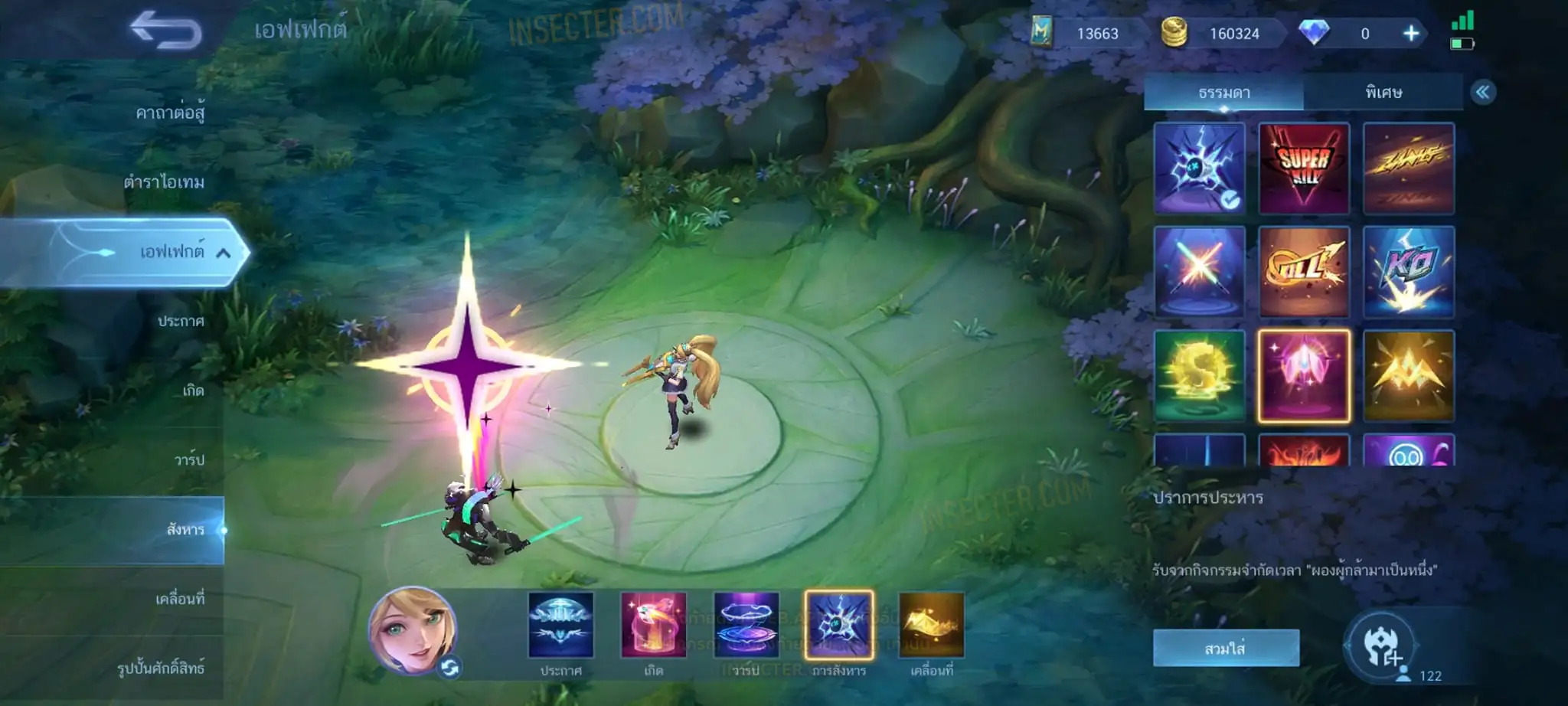Viewport: 1568px width, 706px height.
Task: Choose the KO elimination effect
Action: point(1409,272)
